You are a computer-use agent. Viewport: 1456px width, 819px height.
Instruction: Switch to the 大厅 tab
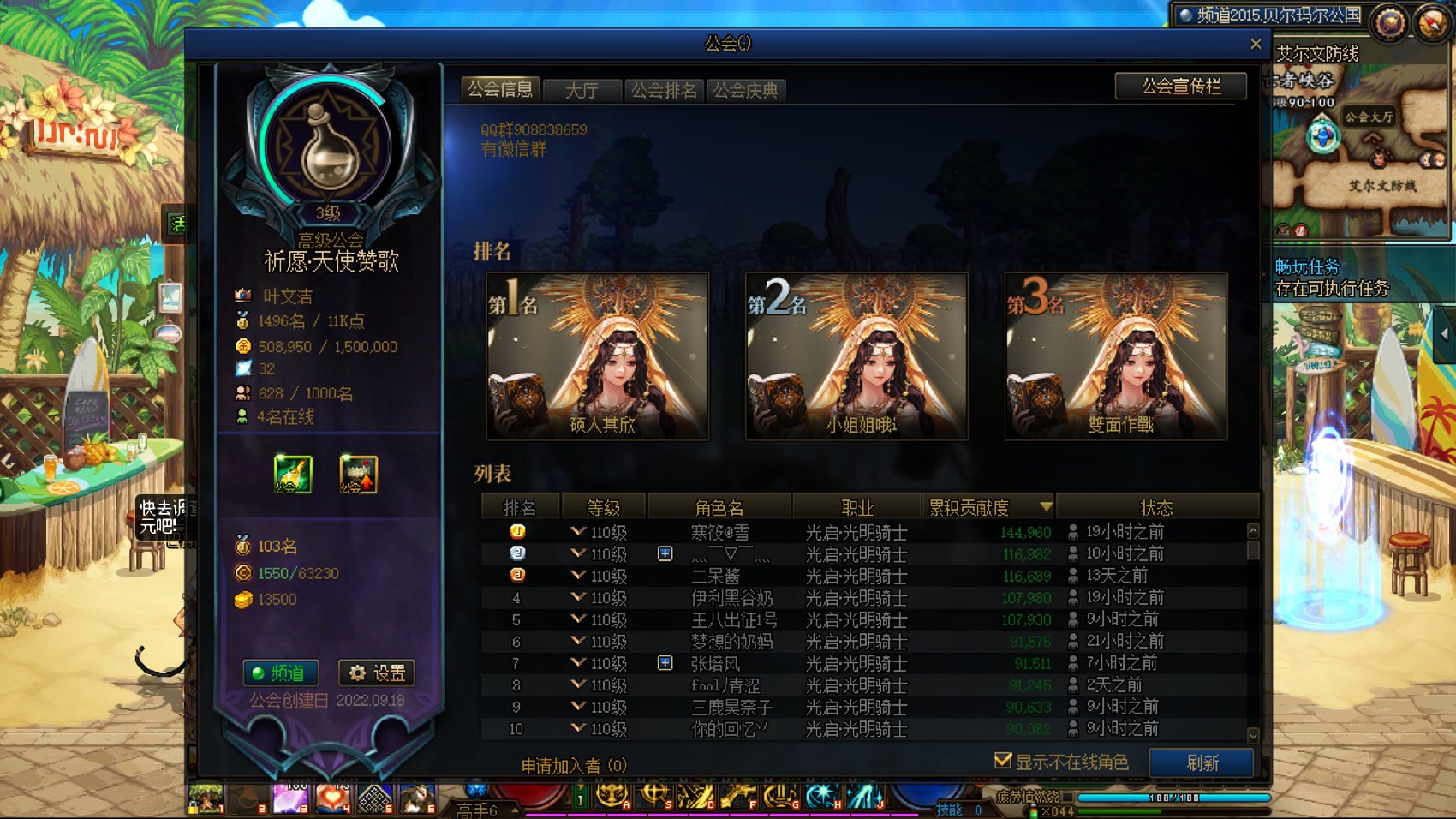(x=582, y=89)
